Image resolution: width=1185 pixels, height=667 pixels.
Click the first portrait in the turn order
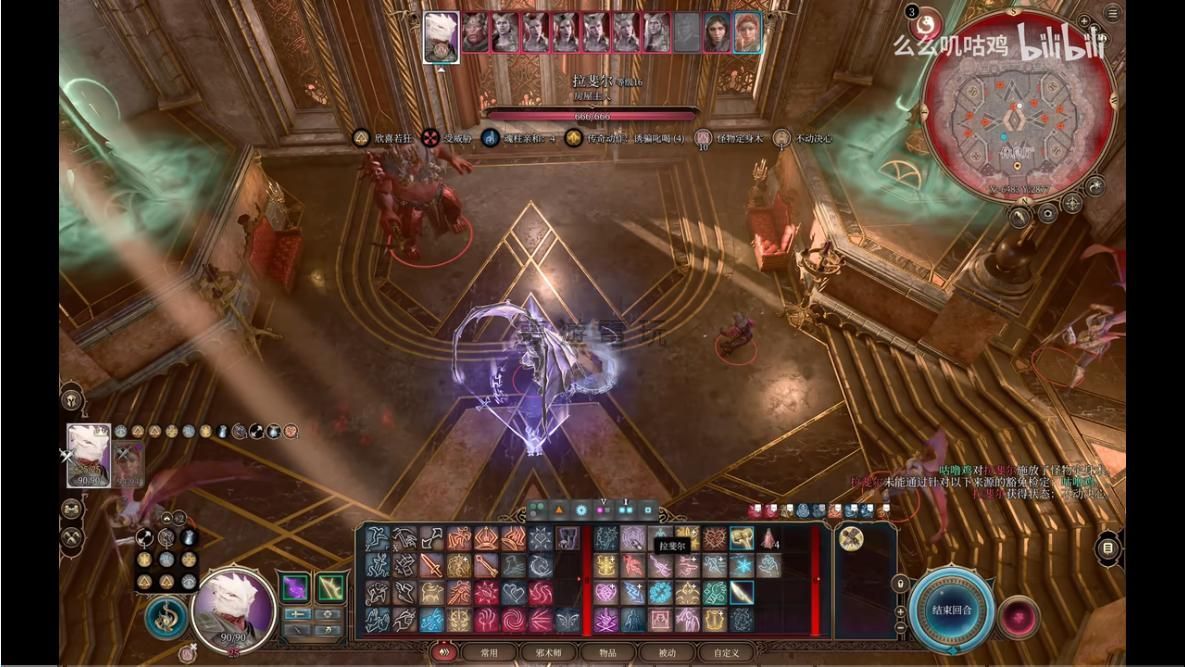point(441,32)
